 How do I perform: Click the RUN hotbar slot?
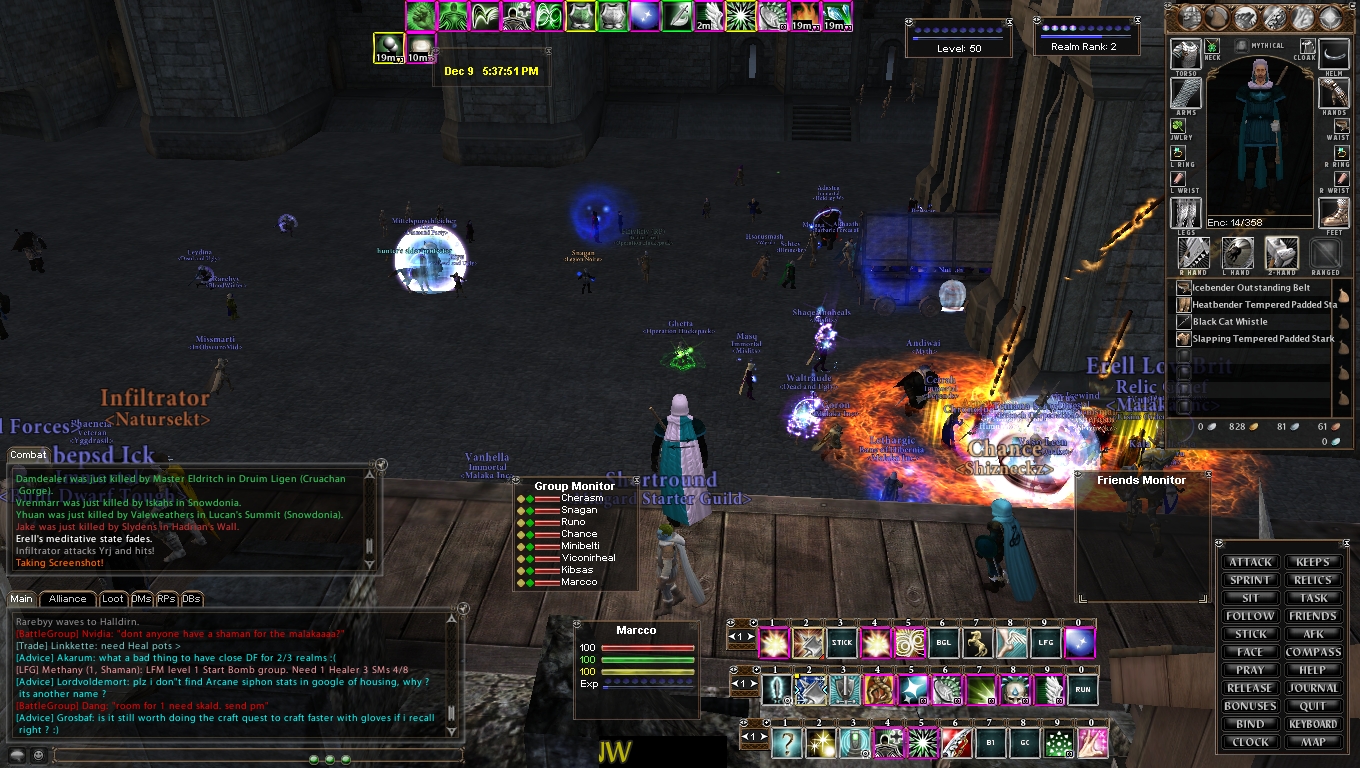click(x=1082, y=690)
